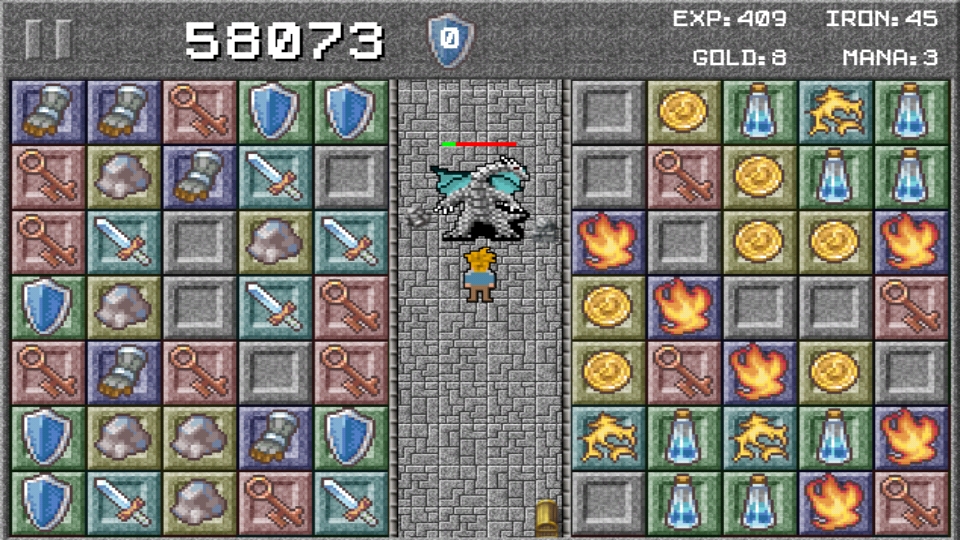960x540 pixels.
Task: Tap the potion tile between two dragons
Action: coord(683,437)
